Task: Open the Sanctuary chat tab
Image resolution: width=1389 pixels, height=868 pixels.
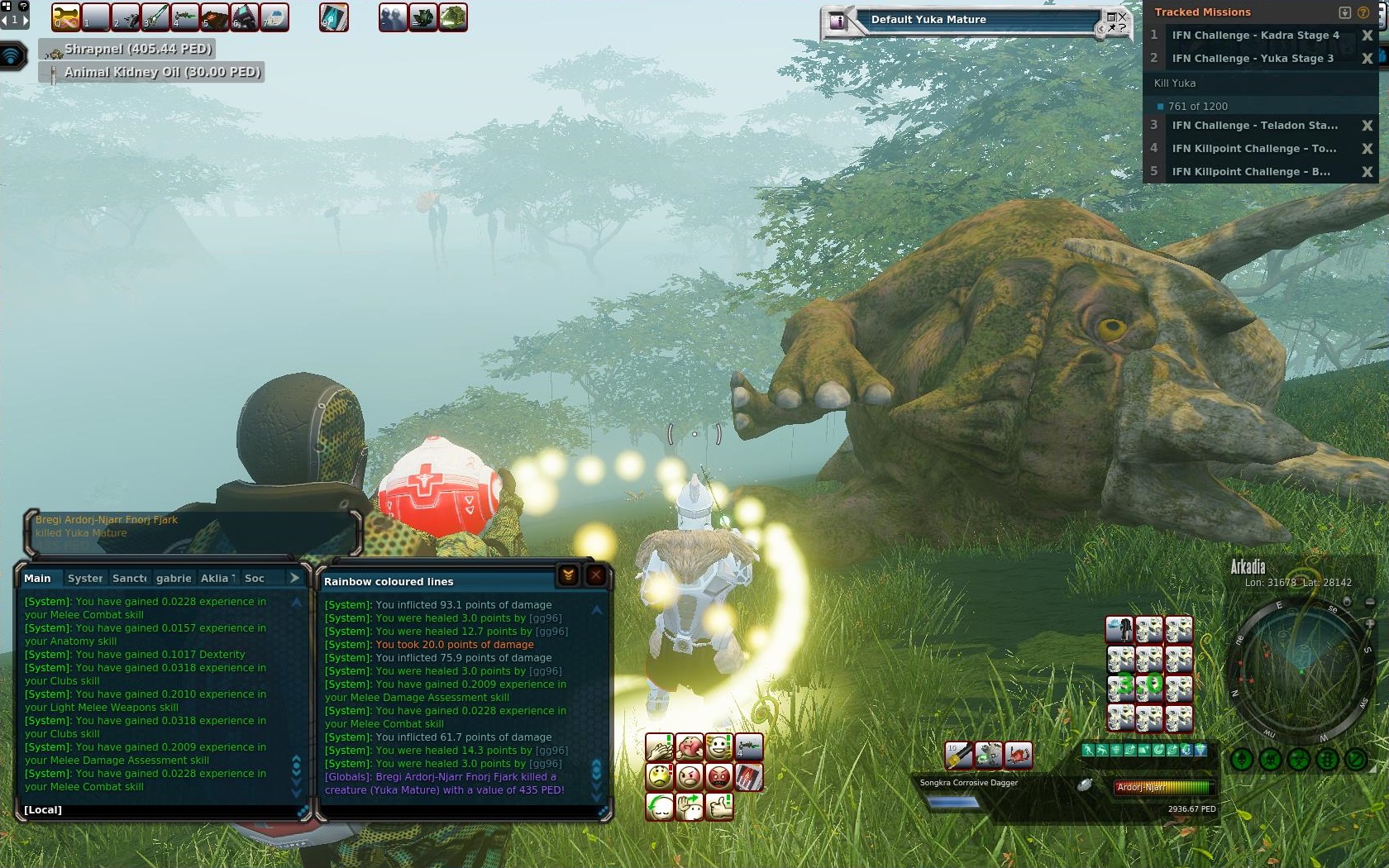Action: 129,578
